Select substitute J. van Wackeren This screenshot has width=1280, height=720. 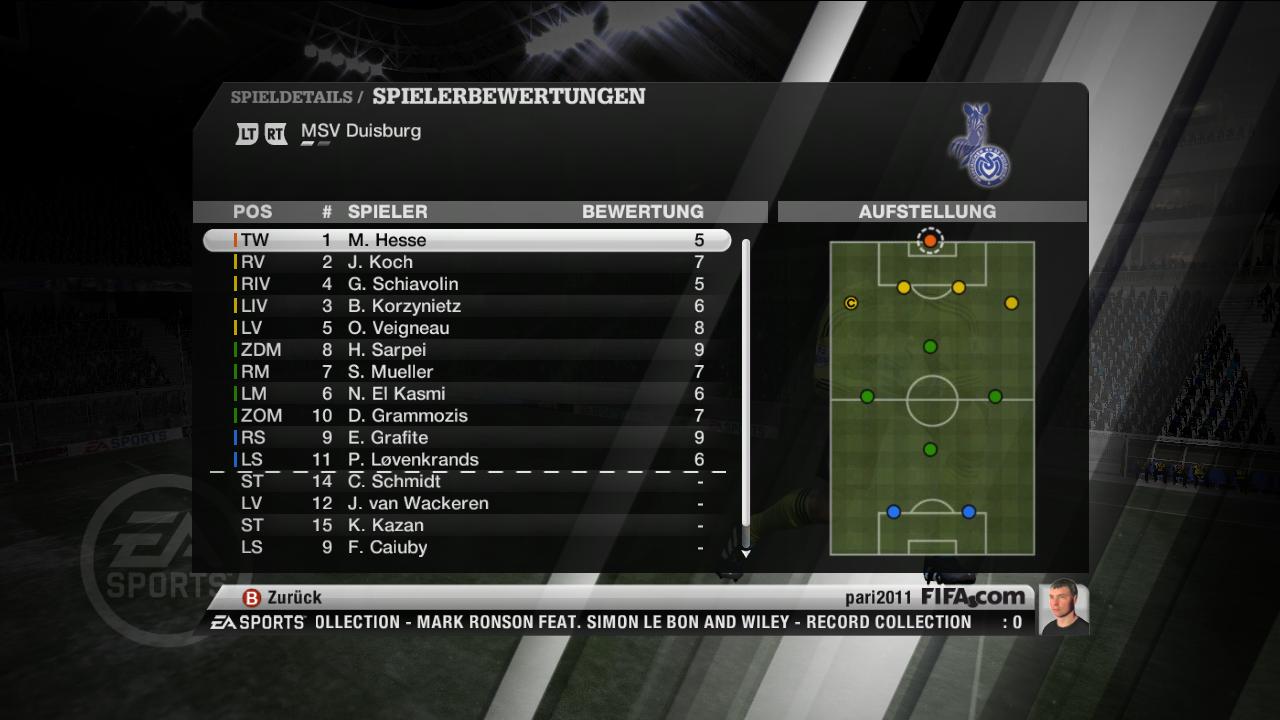click(466, 504)
